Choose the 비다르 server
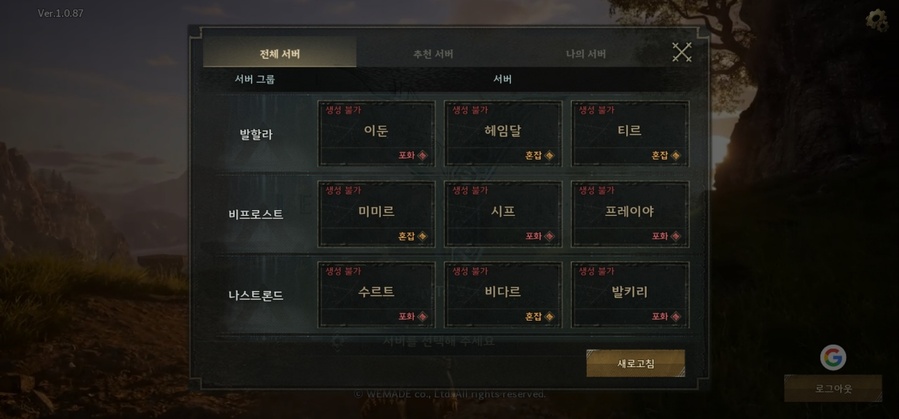 pyautogui.click(x=503, y=294)
